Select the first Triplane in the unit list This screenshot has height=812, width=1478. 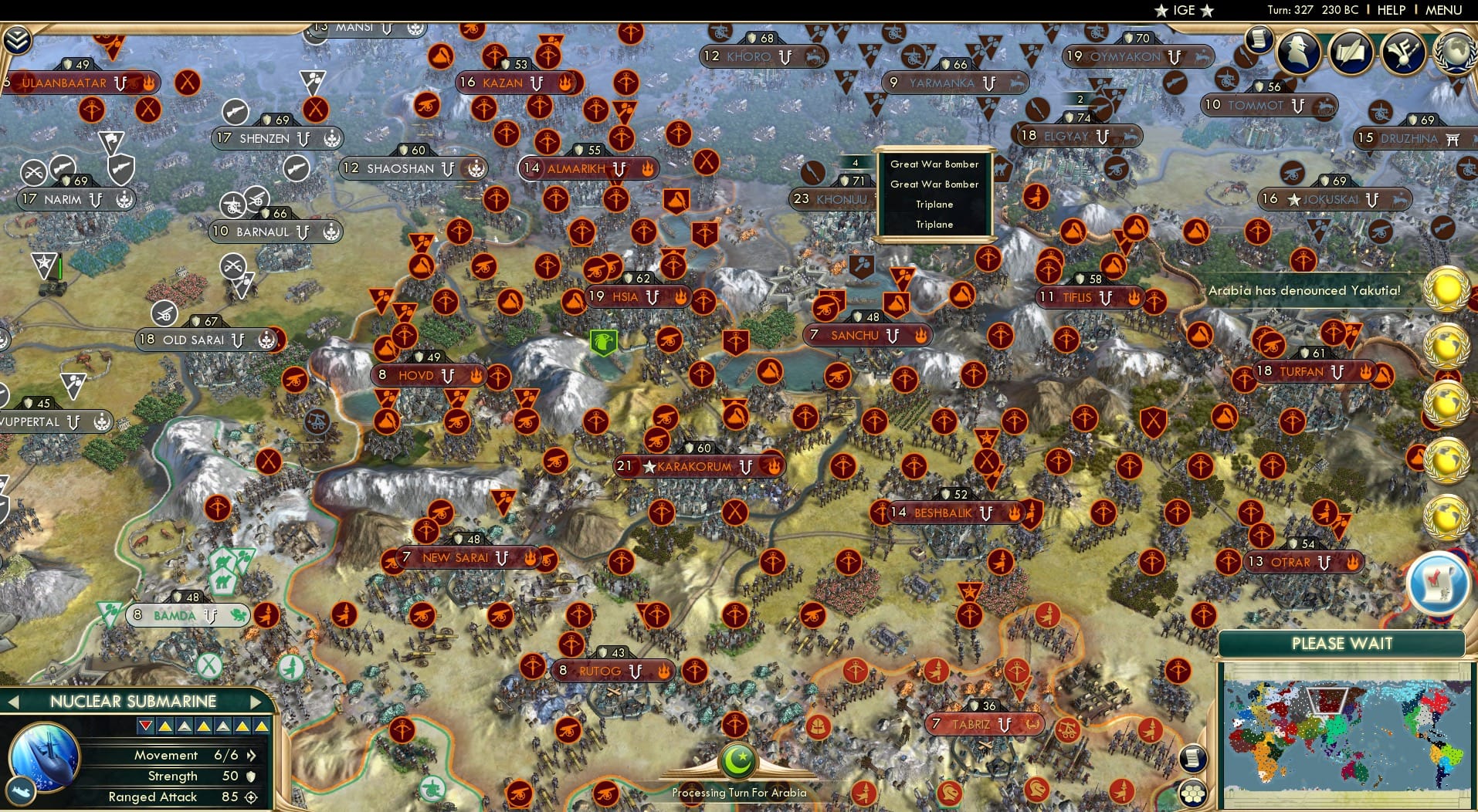tap(934, 205)
